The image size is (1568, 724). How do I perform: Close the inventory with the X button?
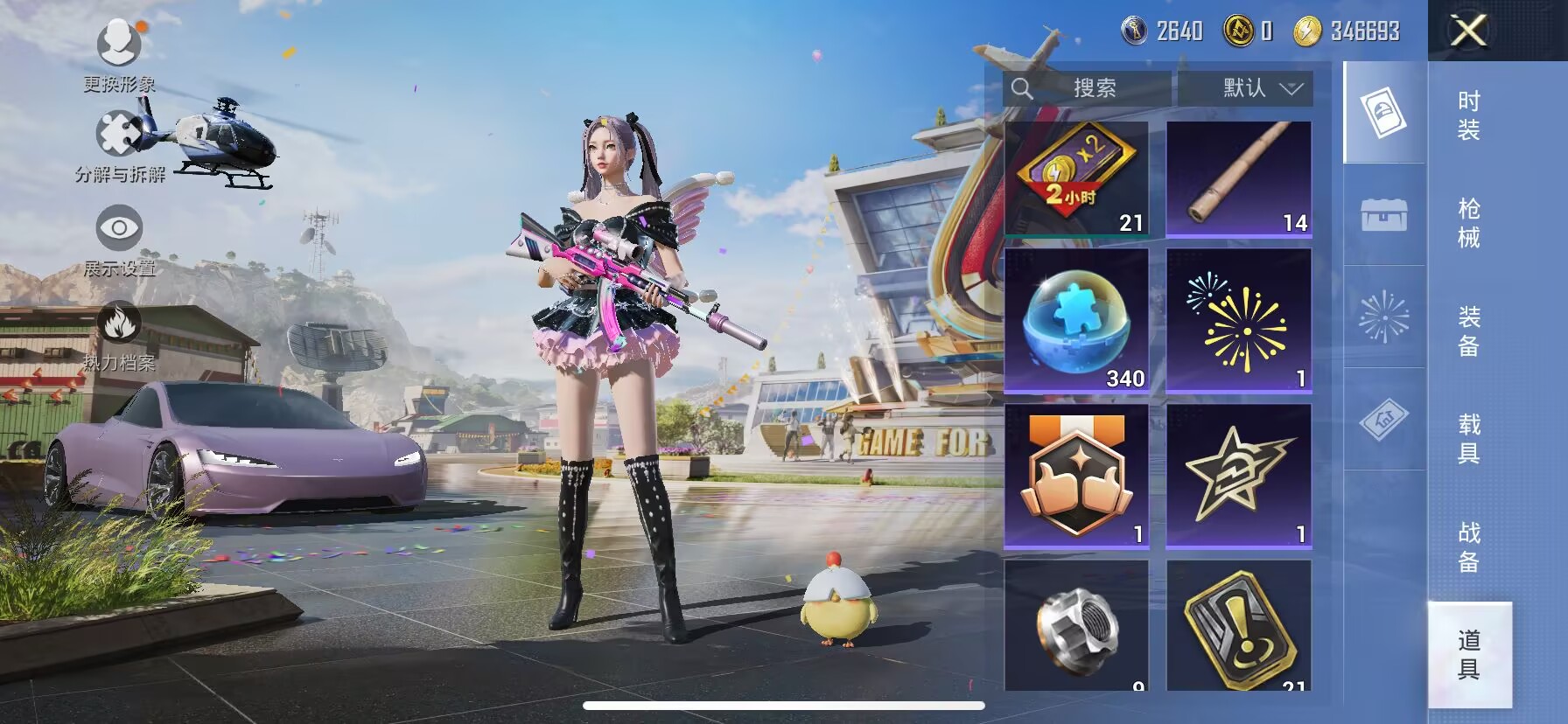pyautogui.click(x=1468, y=31)
